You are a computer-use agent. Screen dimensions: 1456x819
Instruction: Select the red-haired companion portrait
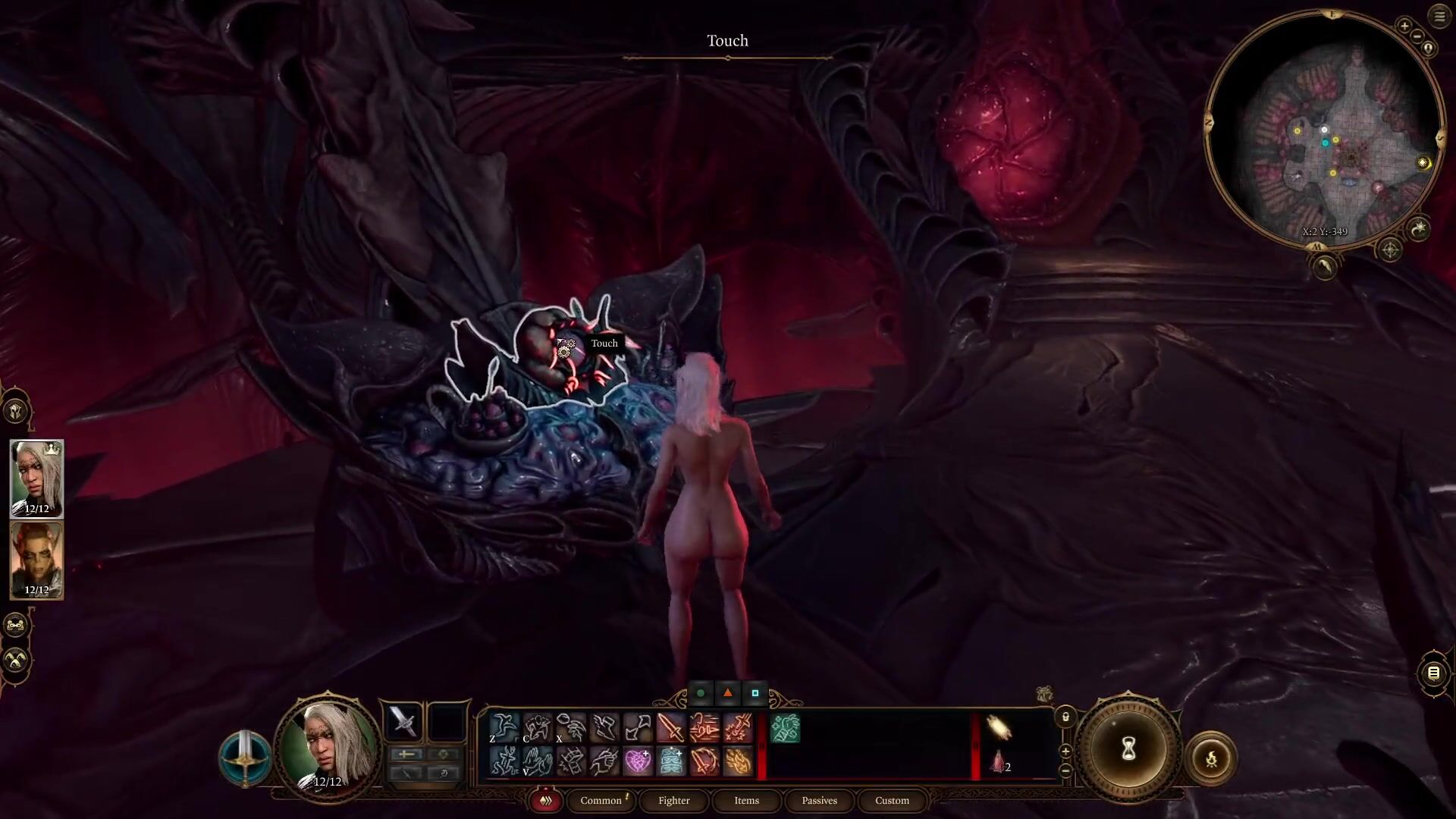pyautogui.click(x=36, y=560)
